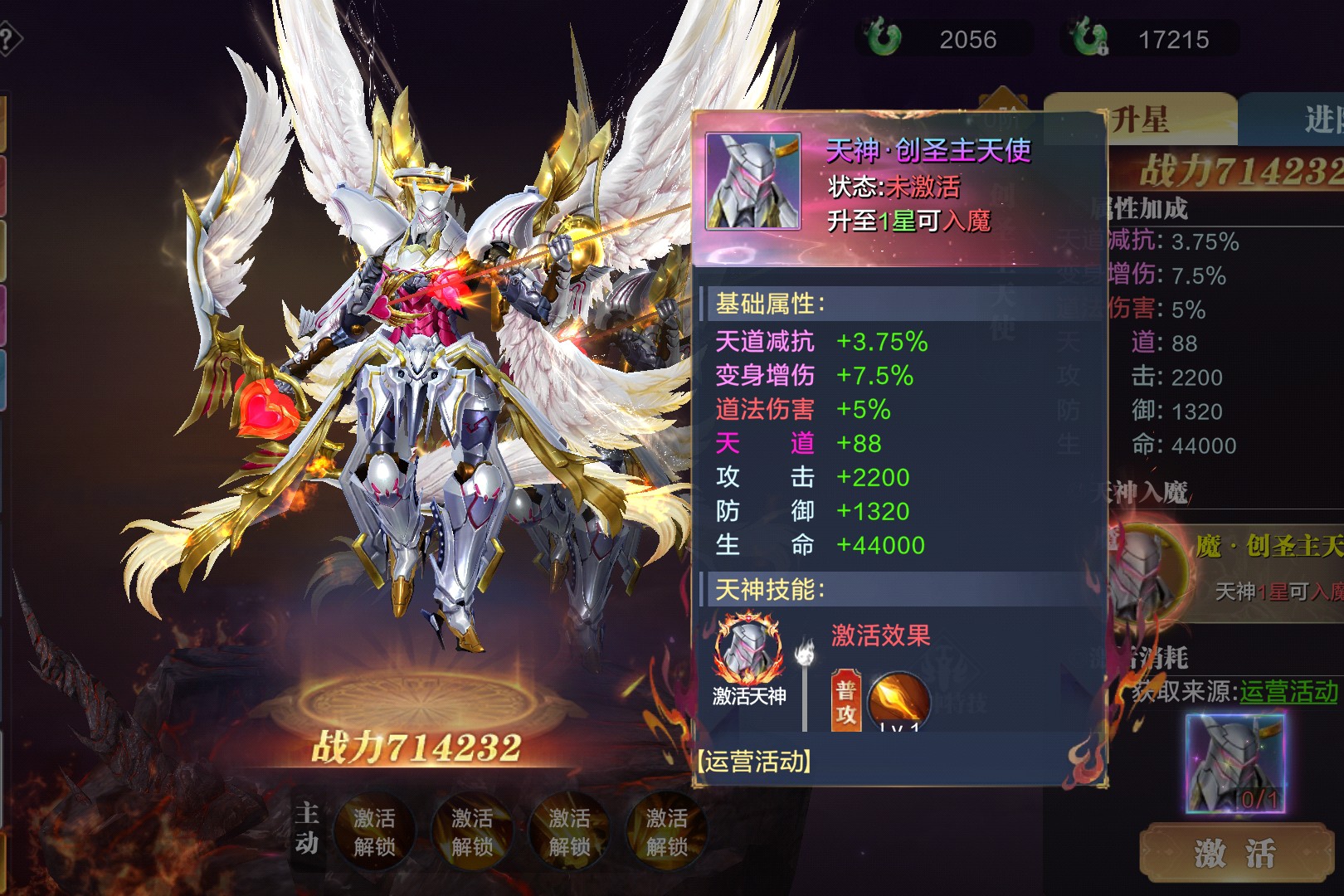The height and width of the screenshot is (896, 1344).
Task: View the 普攻 flame attack skill
Action: pyautogui.click(x=898, y=701)
